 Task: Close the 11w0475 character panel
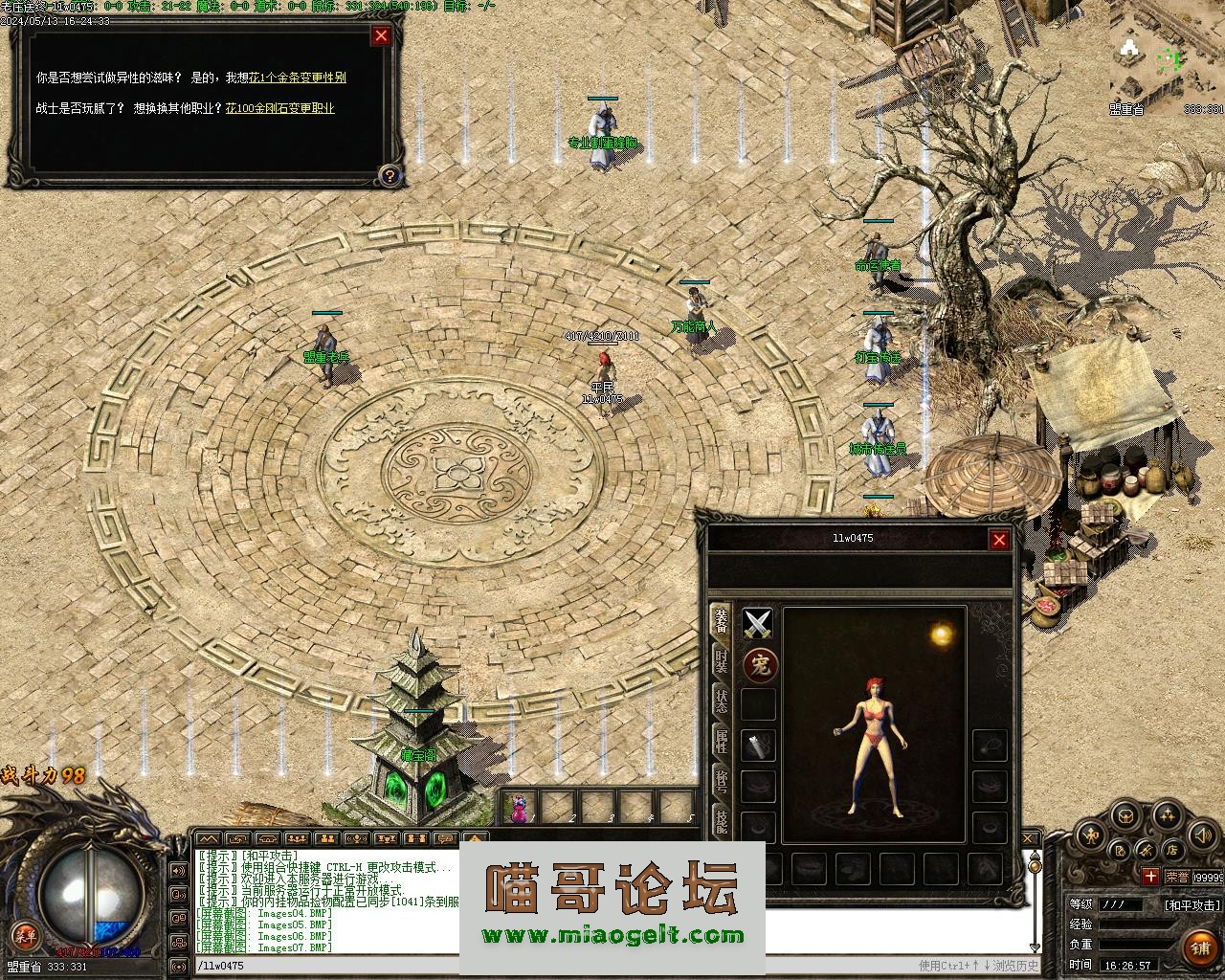999,540
